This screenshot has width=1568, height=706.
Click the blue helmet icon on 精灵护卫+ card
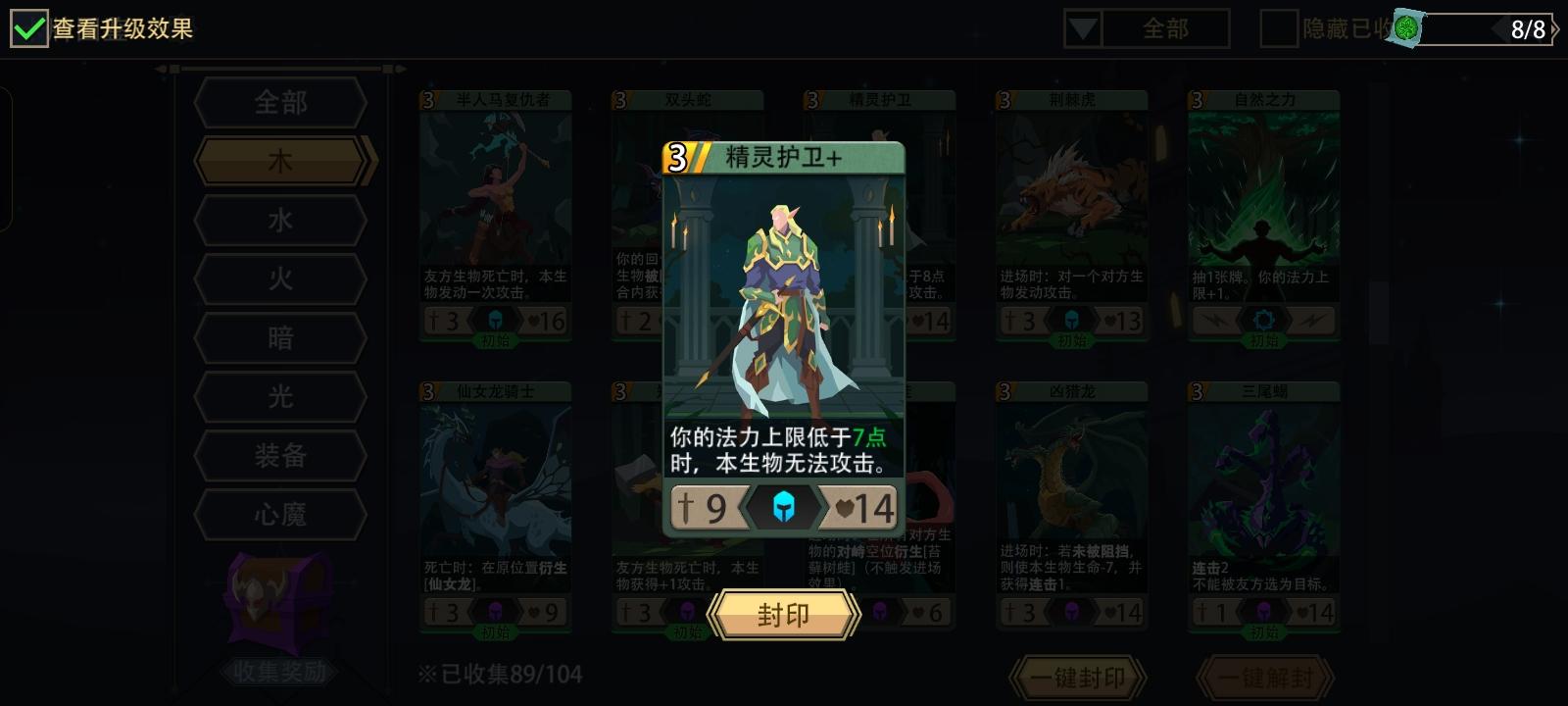[781, 508]
